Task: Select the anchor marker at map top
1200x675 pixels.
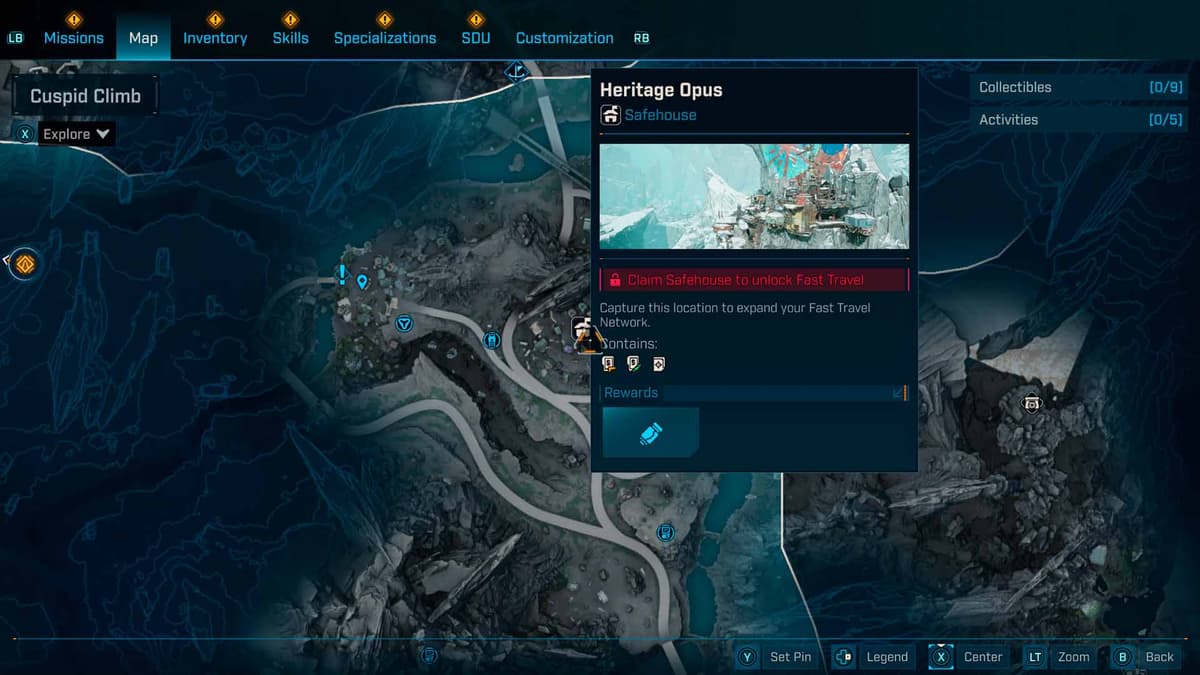Action: (516, 71)
